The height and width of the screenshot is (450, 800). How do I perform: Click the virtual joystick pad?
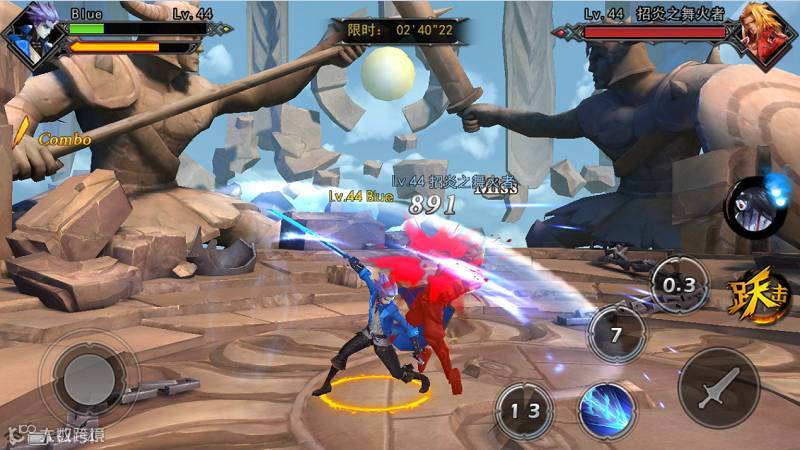tap(87, 377)
